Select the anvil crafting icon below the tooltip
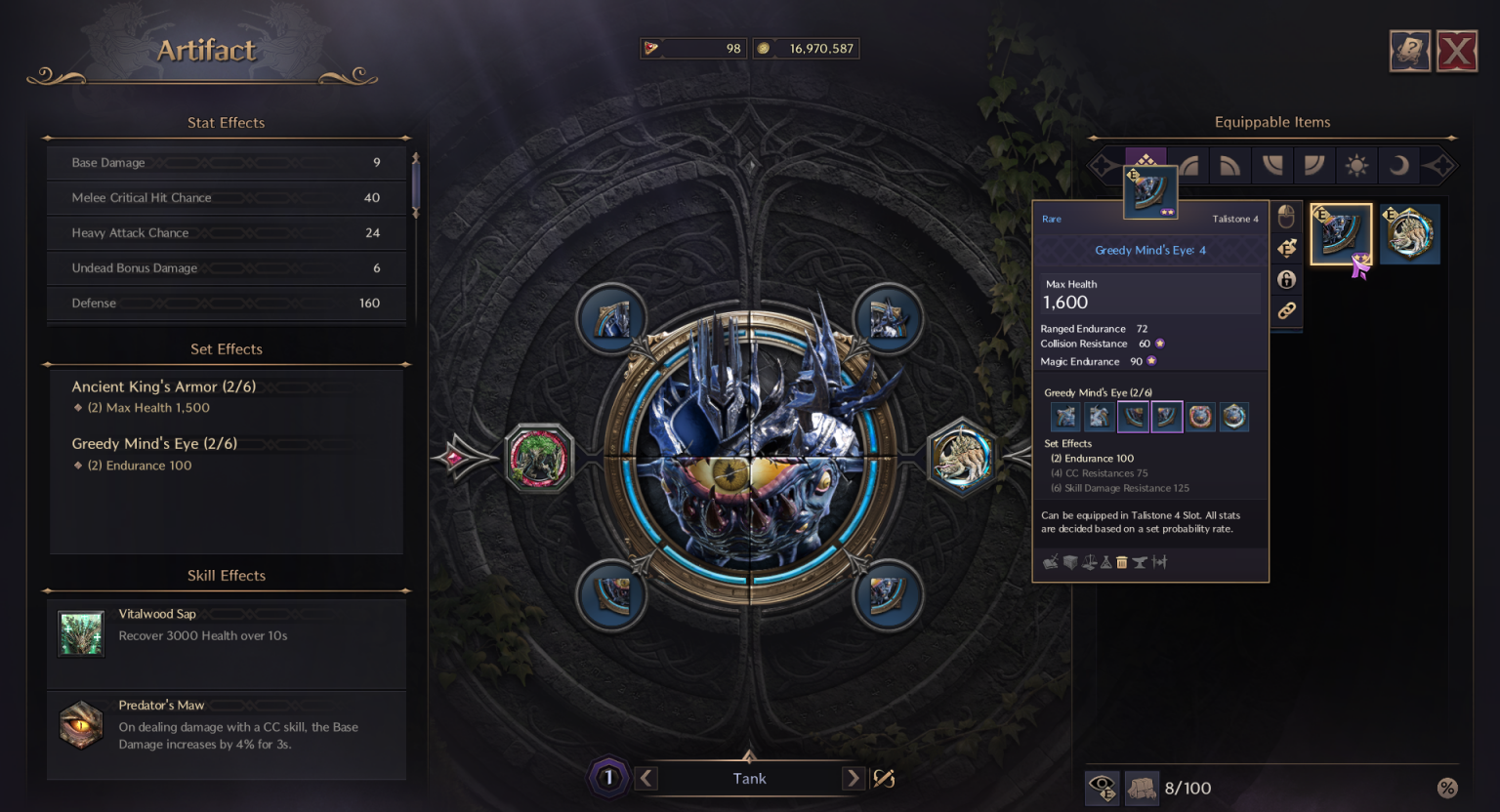The width and height of the screenshot is (1500, 812). [x=1140, y=562]
